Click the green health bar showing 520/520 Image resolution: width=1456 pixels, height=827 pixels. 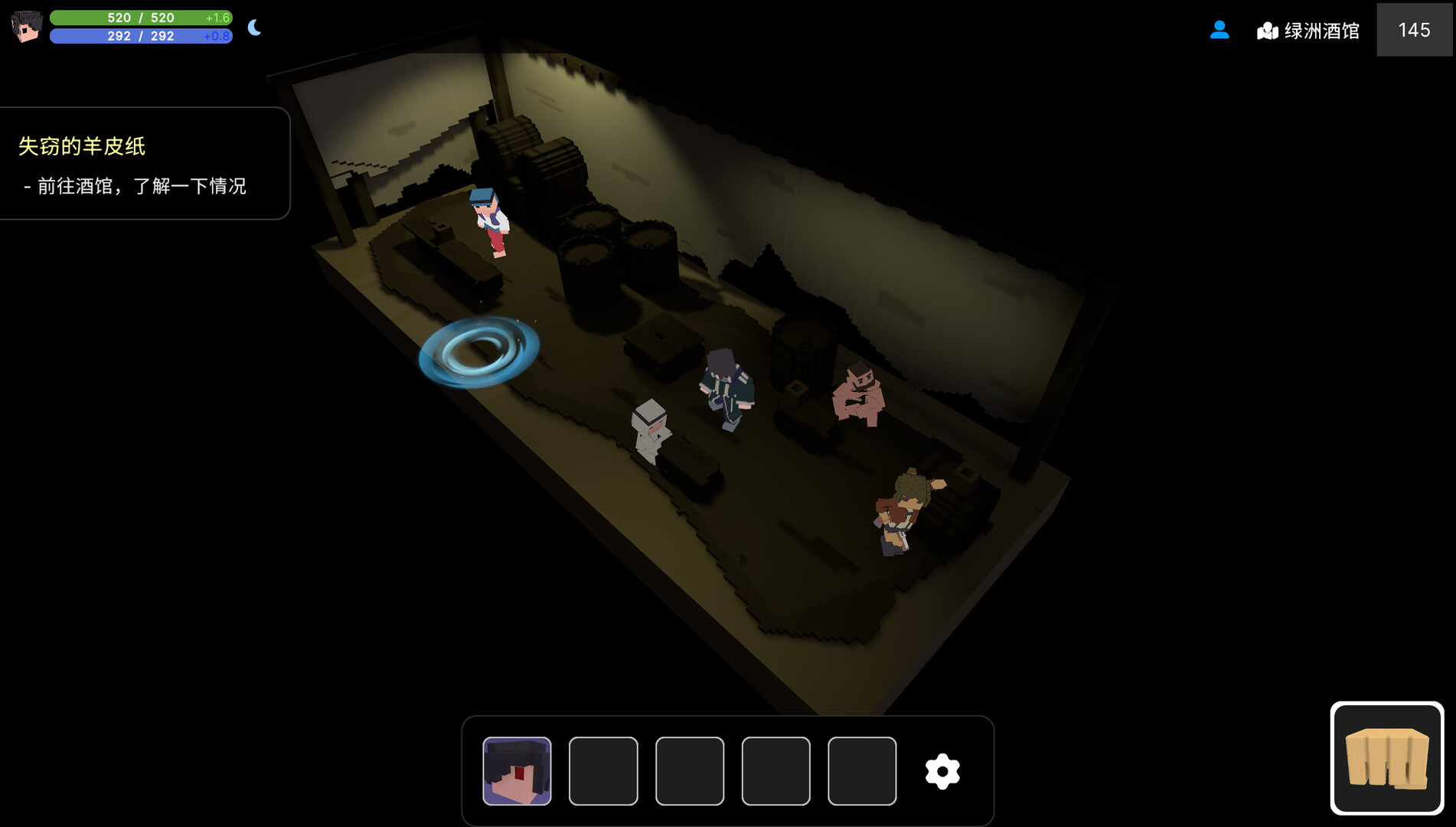(x=142, y=17)
